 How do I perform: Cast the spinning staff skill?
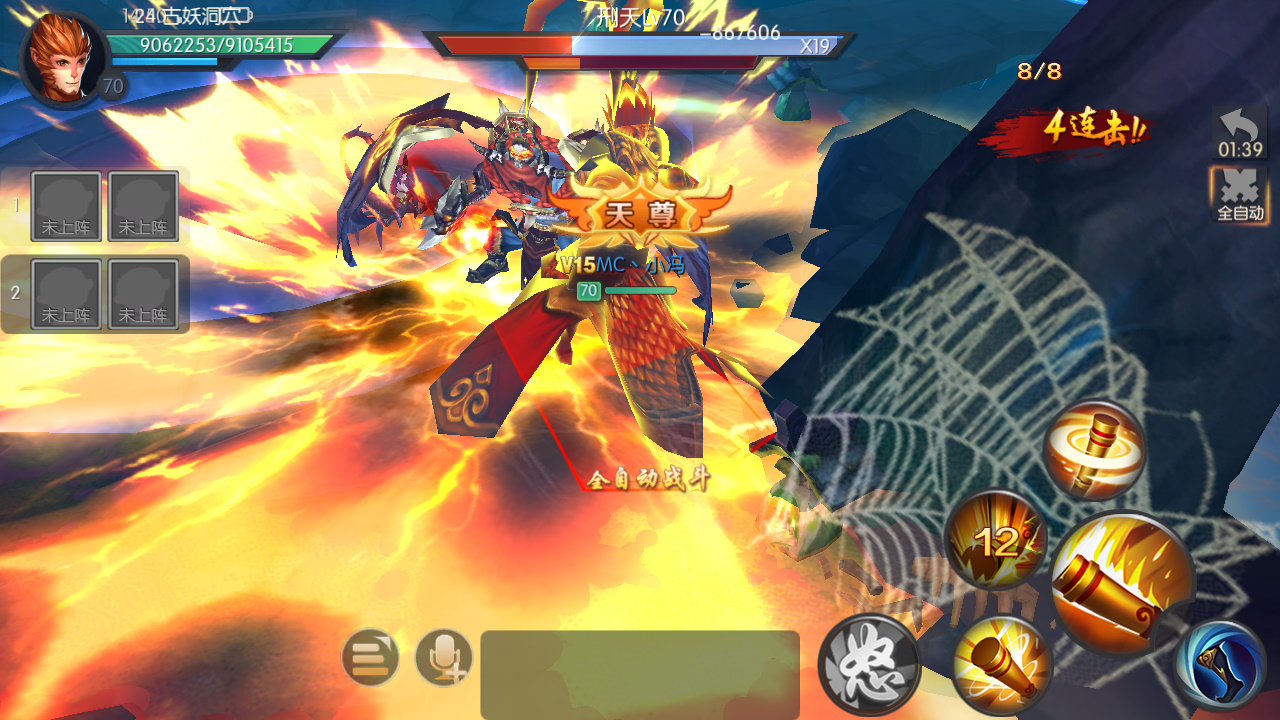(x=1094, y=446)
